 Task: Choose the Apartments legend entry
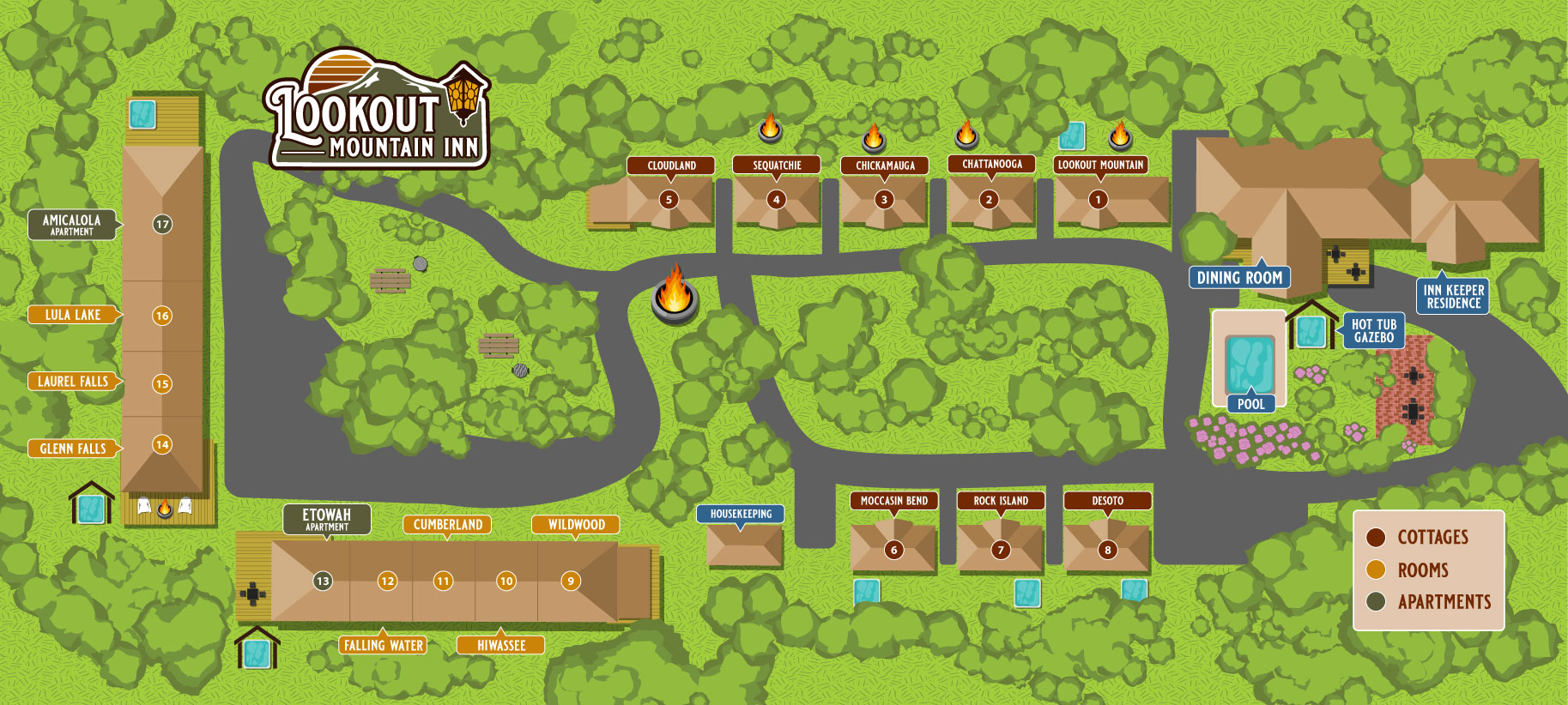[x=1444, y=602]
